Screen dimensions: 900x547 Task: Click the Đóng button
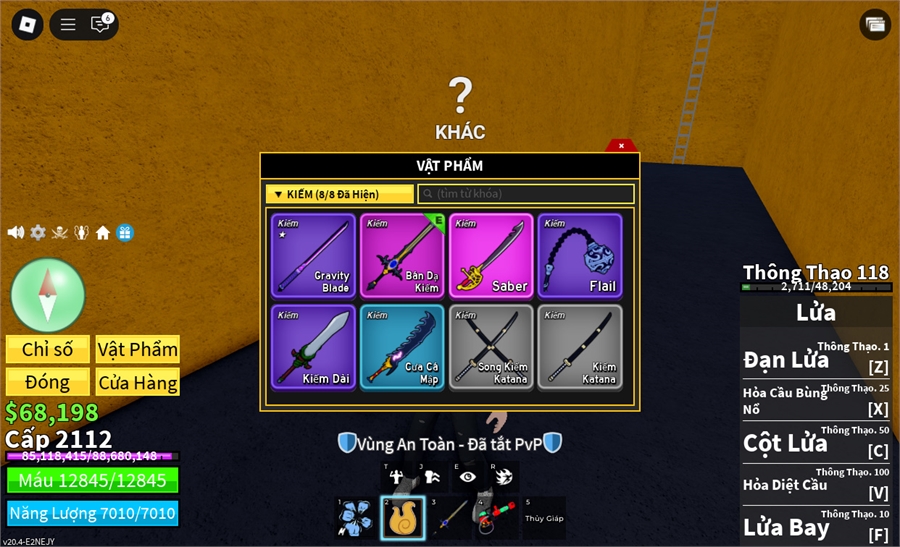pos(48,382)
